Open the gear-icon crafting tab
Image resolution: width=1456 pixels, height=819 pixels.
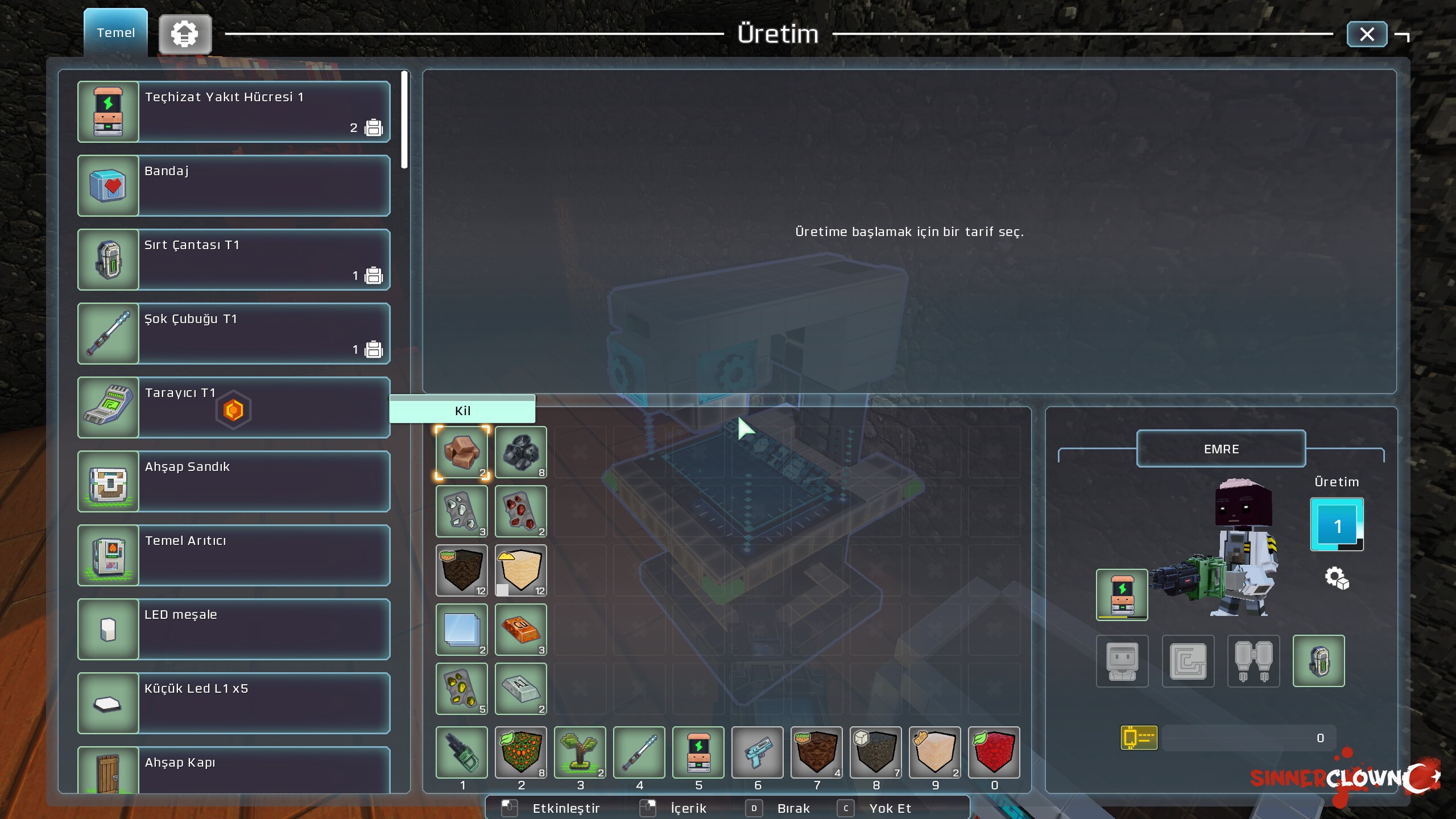[x=185, y=35]
